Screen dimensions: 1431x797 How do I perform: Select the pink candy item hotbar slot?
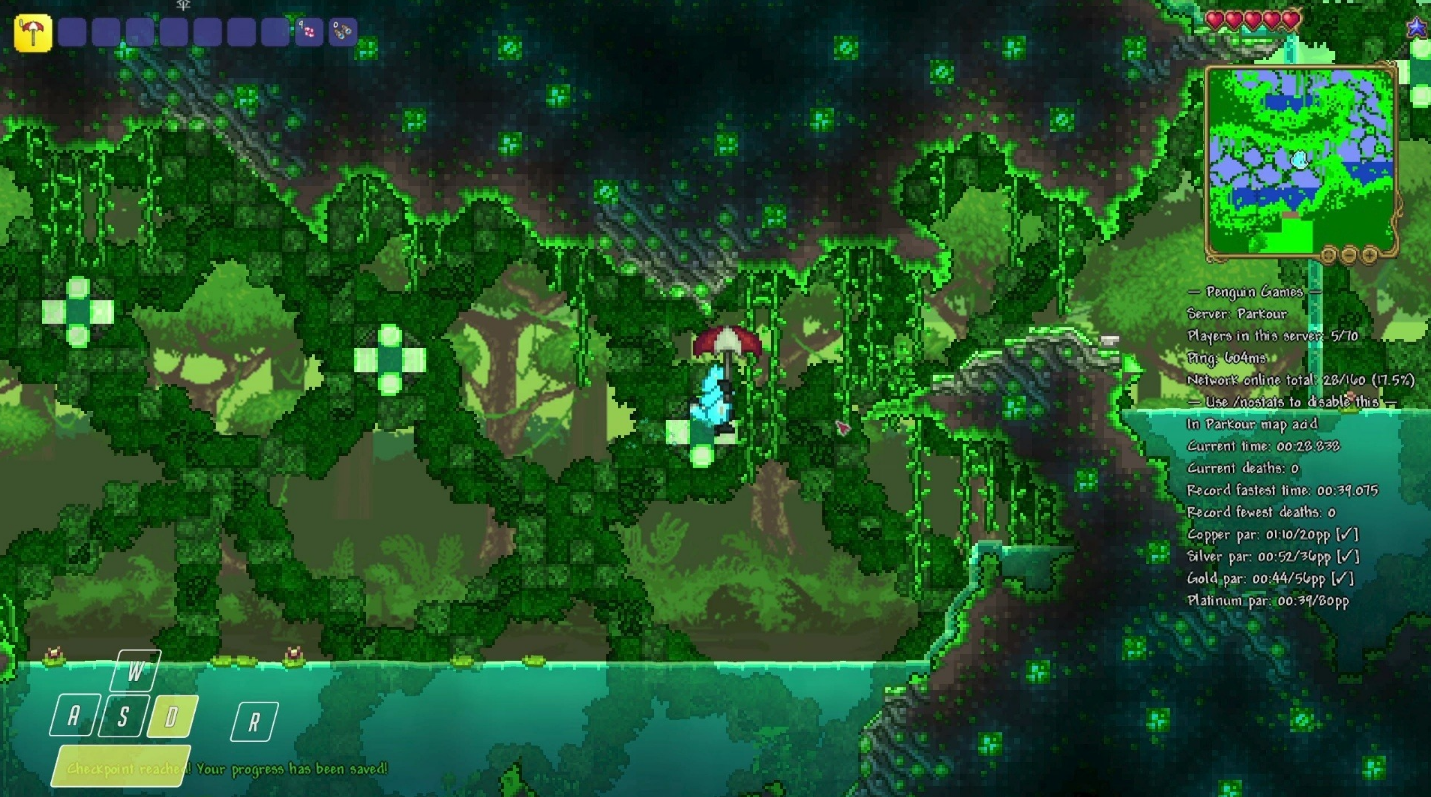pyautogui.click(x=309, y=32)
